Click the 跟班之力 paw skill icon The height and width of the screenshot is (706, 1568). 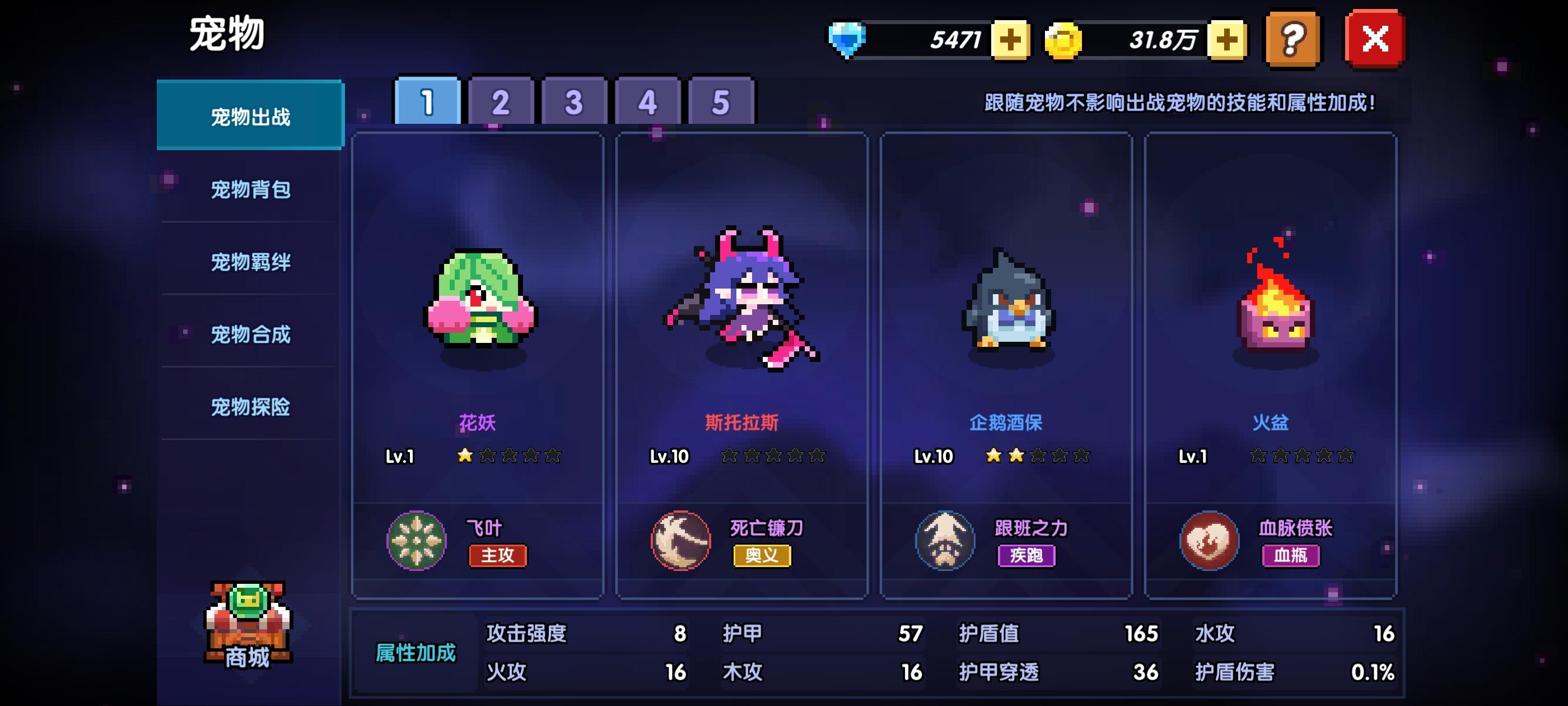coord(946,540)
